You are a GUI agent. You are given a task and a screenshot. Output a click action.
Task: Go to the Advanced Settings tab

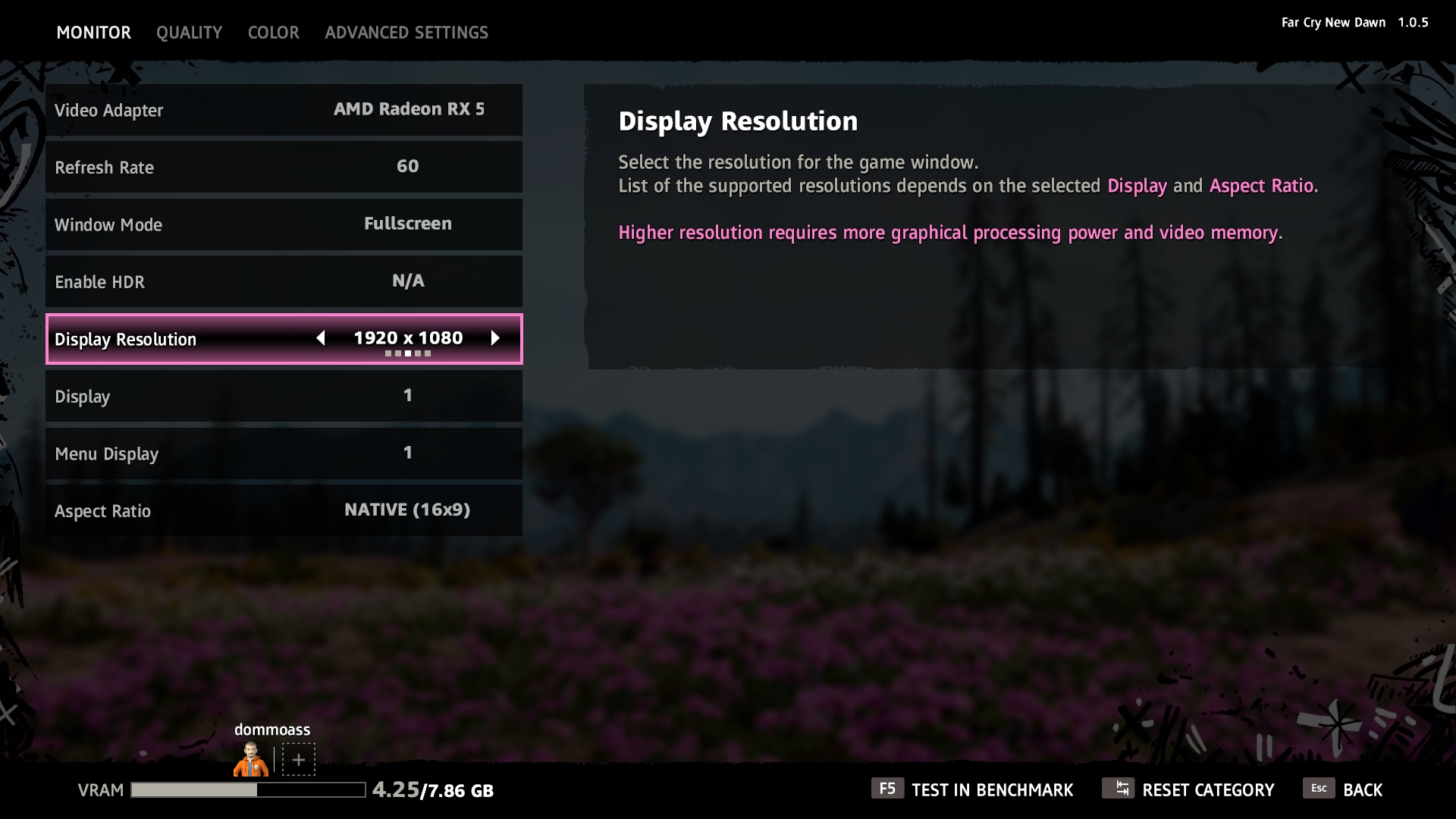point(406,33)
